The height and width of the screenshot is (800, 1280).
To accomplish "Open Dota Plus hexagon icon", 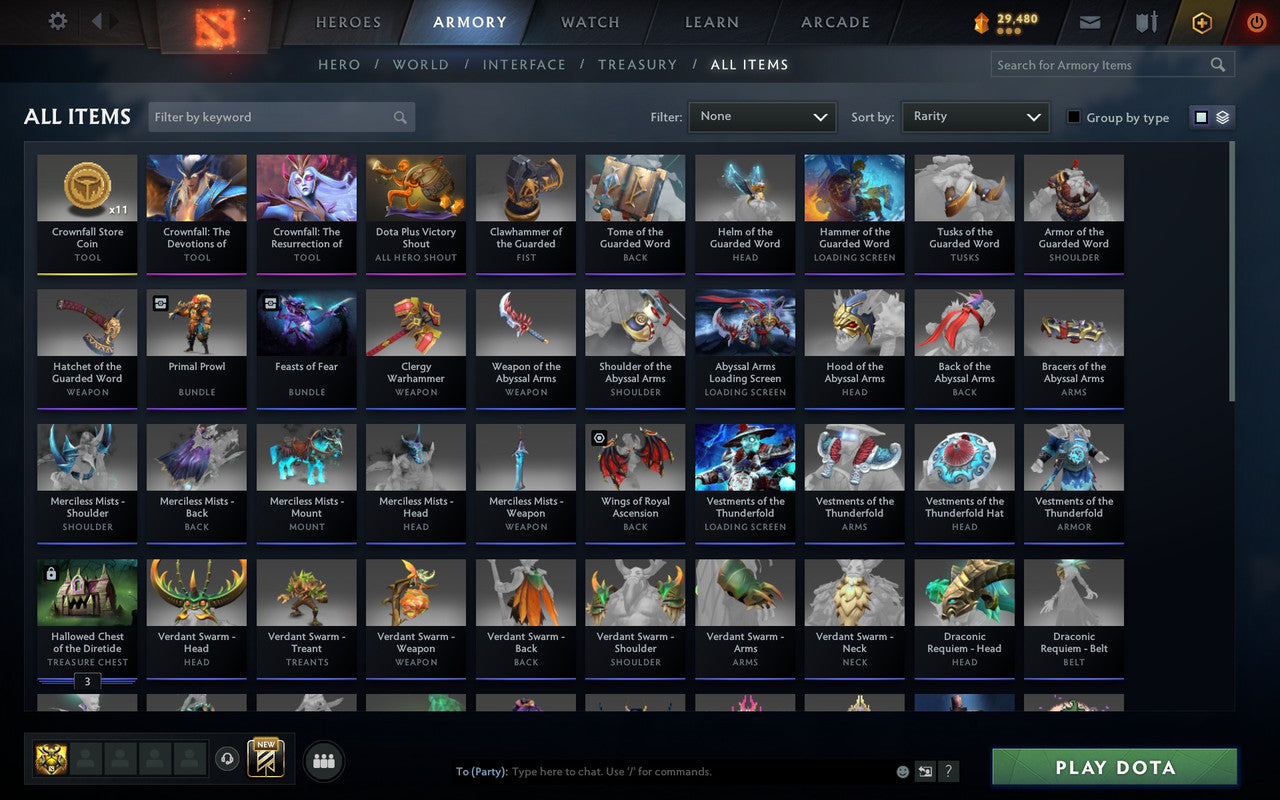I will coord(1201,22).
